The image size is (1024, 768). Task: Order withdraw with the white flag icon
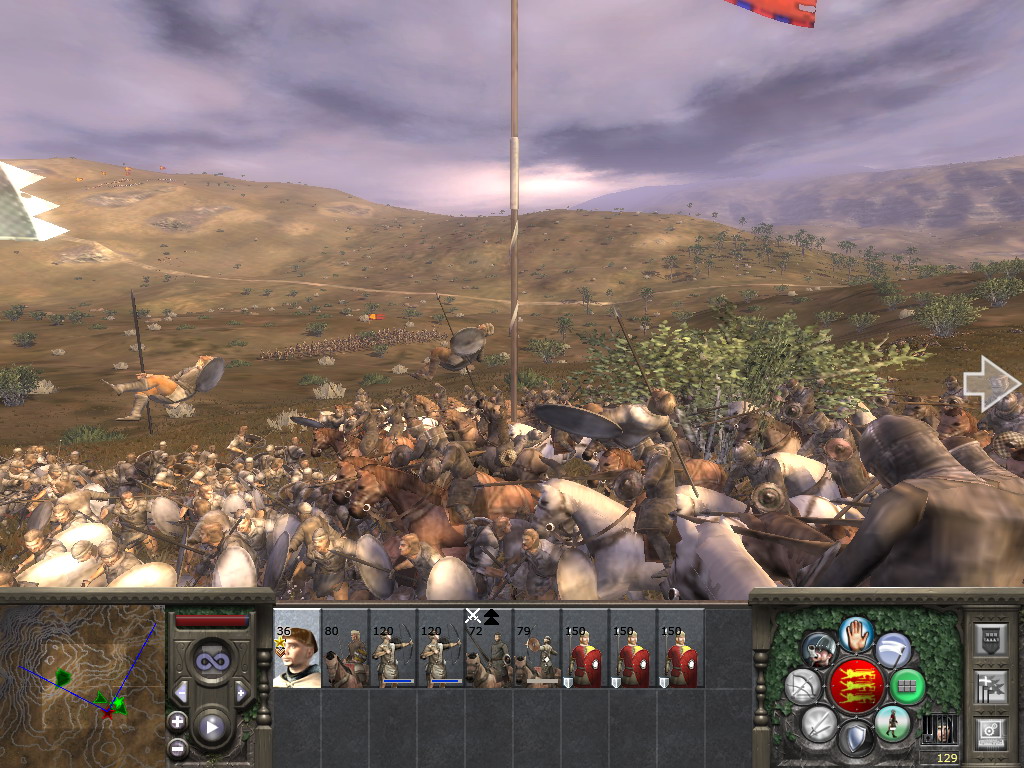892,650
